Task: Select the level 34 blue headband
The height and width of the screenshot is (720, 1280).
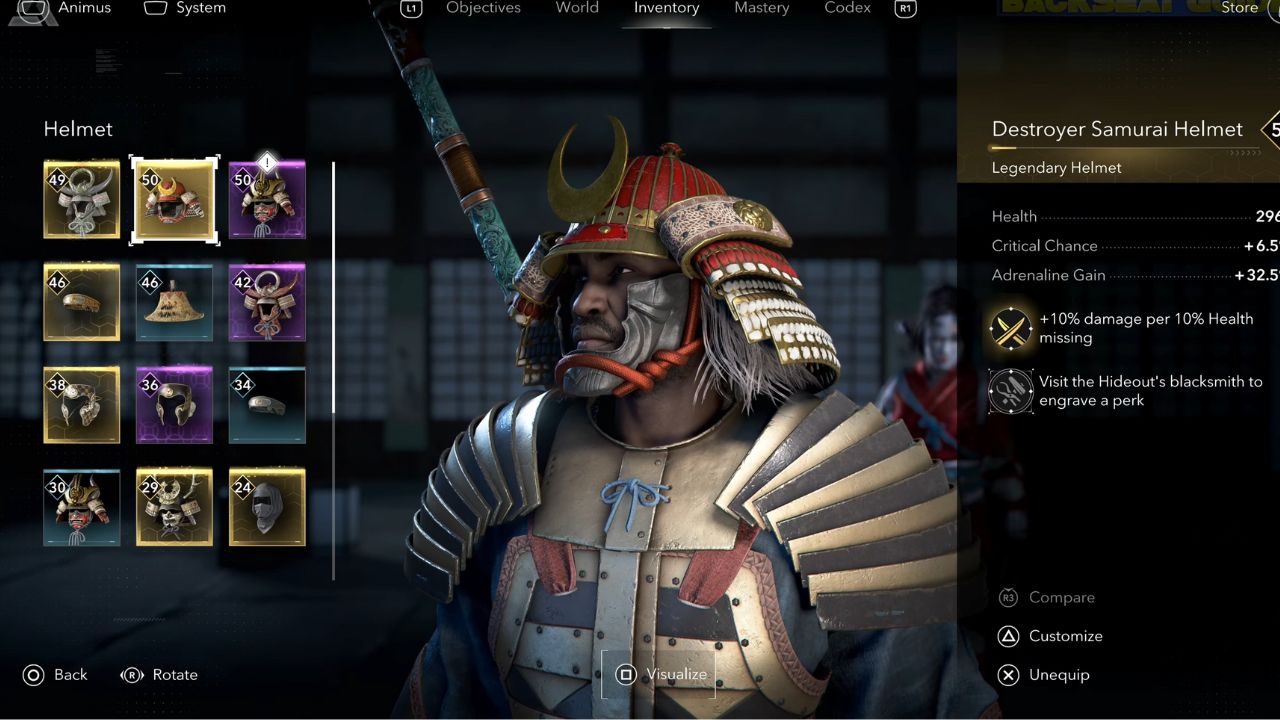Action: [266, 405]
